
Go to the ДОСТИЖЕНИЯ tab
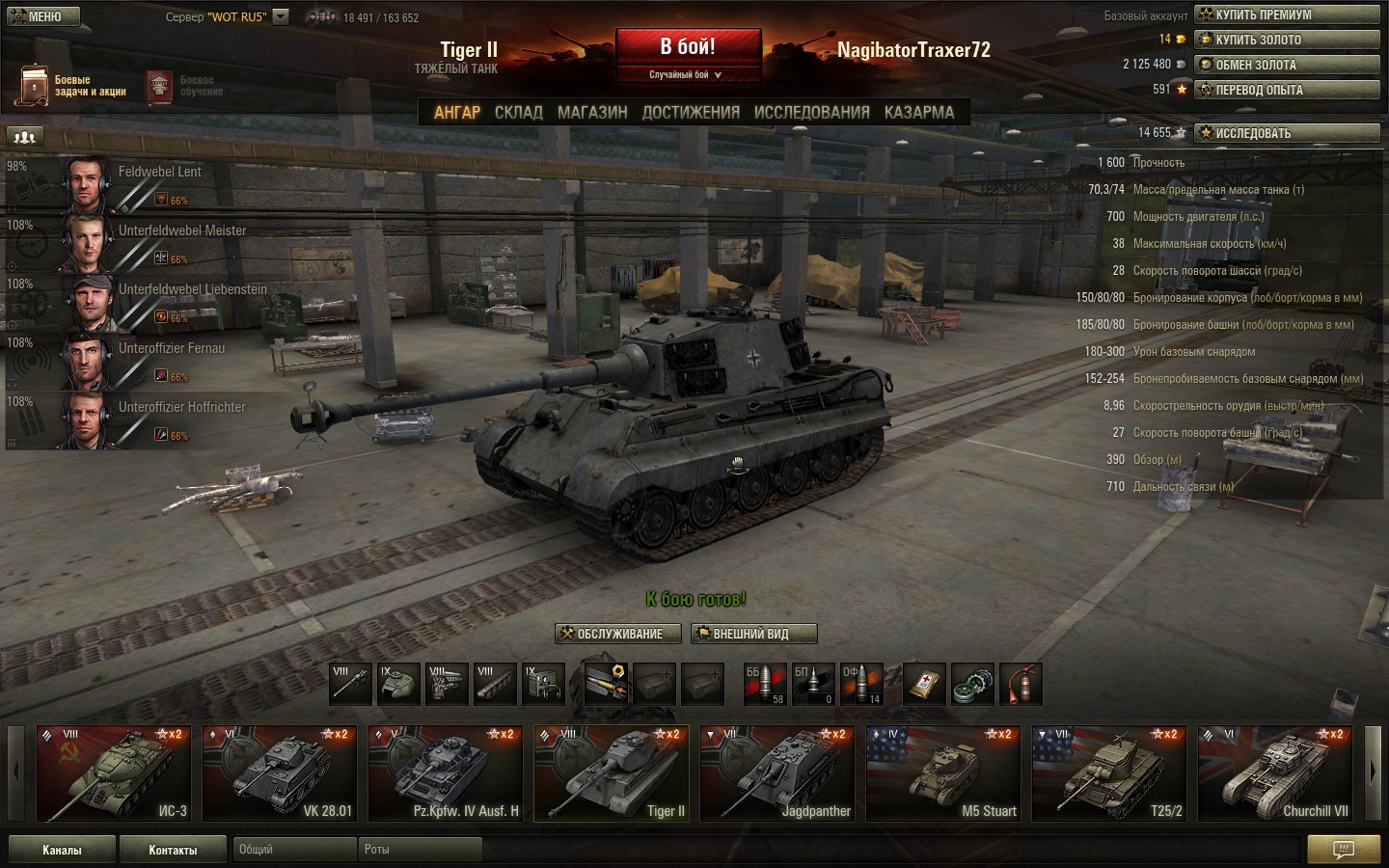(691, 112)
